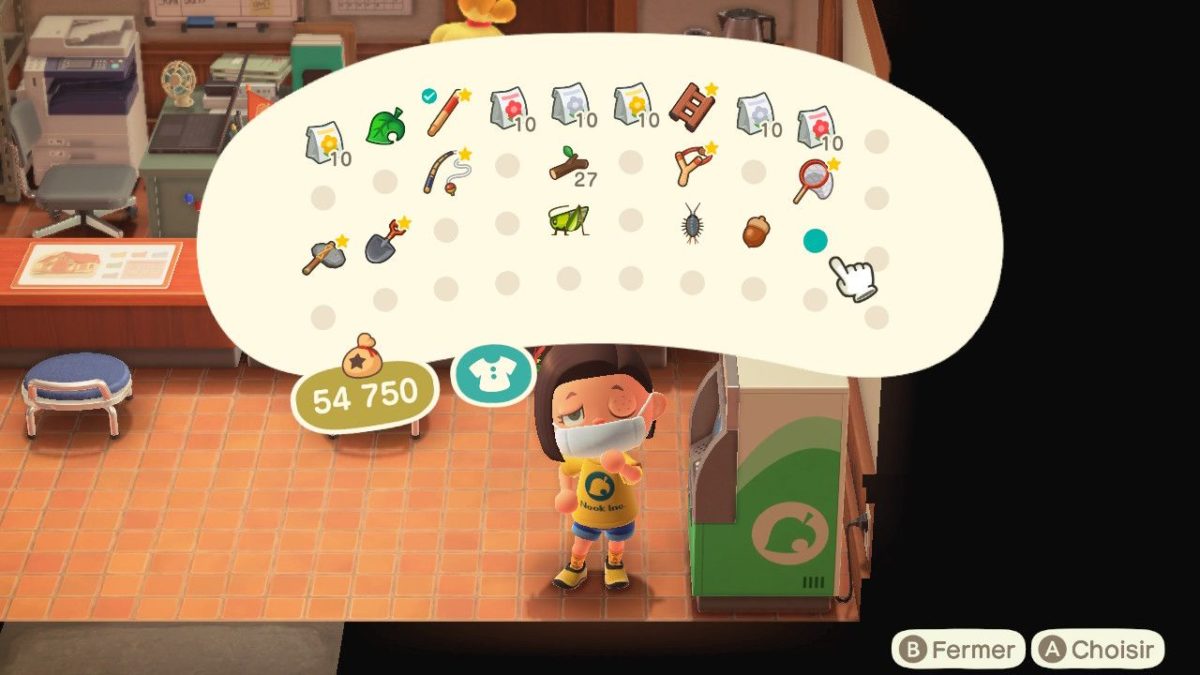Choose the slingshot tool

coord(692,165)
